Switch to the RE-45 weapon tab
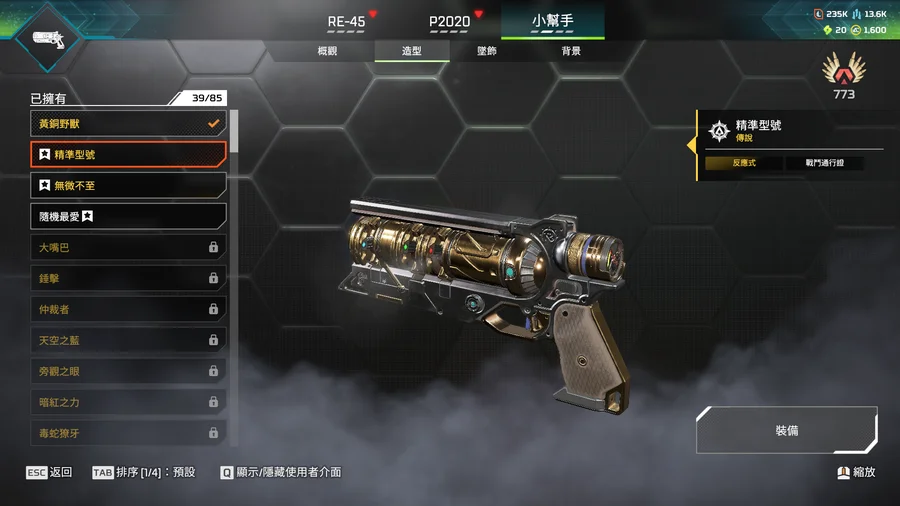900x506 pixels. click(x=347, y=21)
